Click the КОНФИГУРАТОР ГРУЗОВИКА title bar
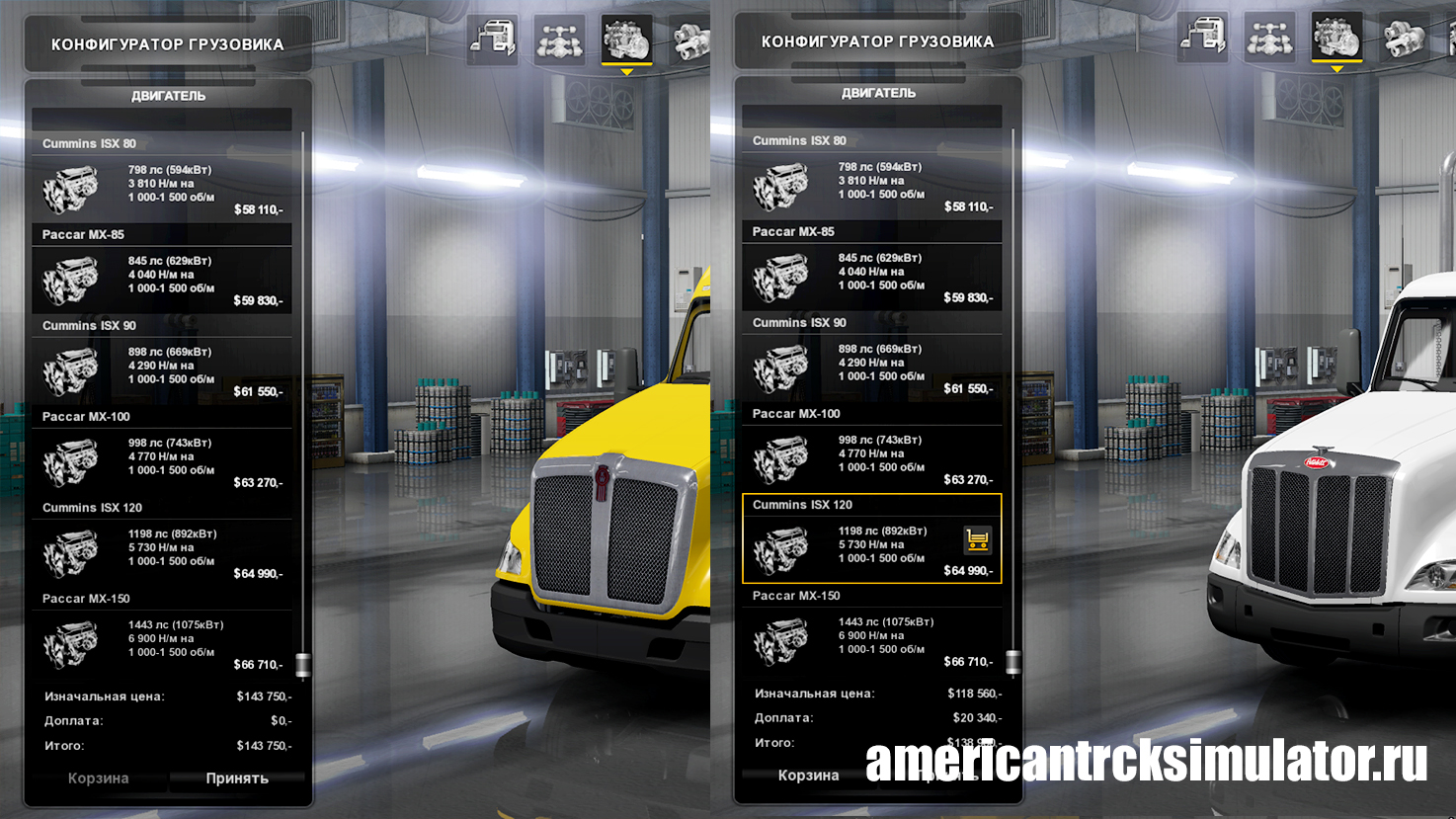 [168, 43]
